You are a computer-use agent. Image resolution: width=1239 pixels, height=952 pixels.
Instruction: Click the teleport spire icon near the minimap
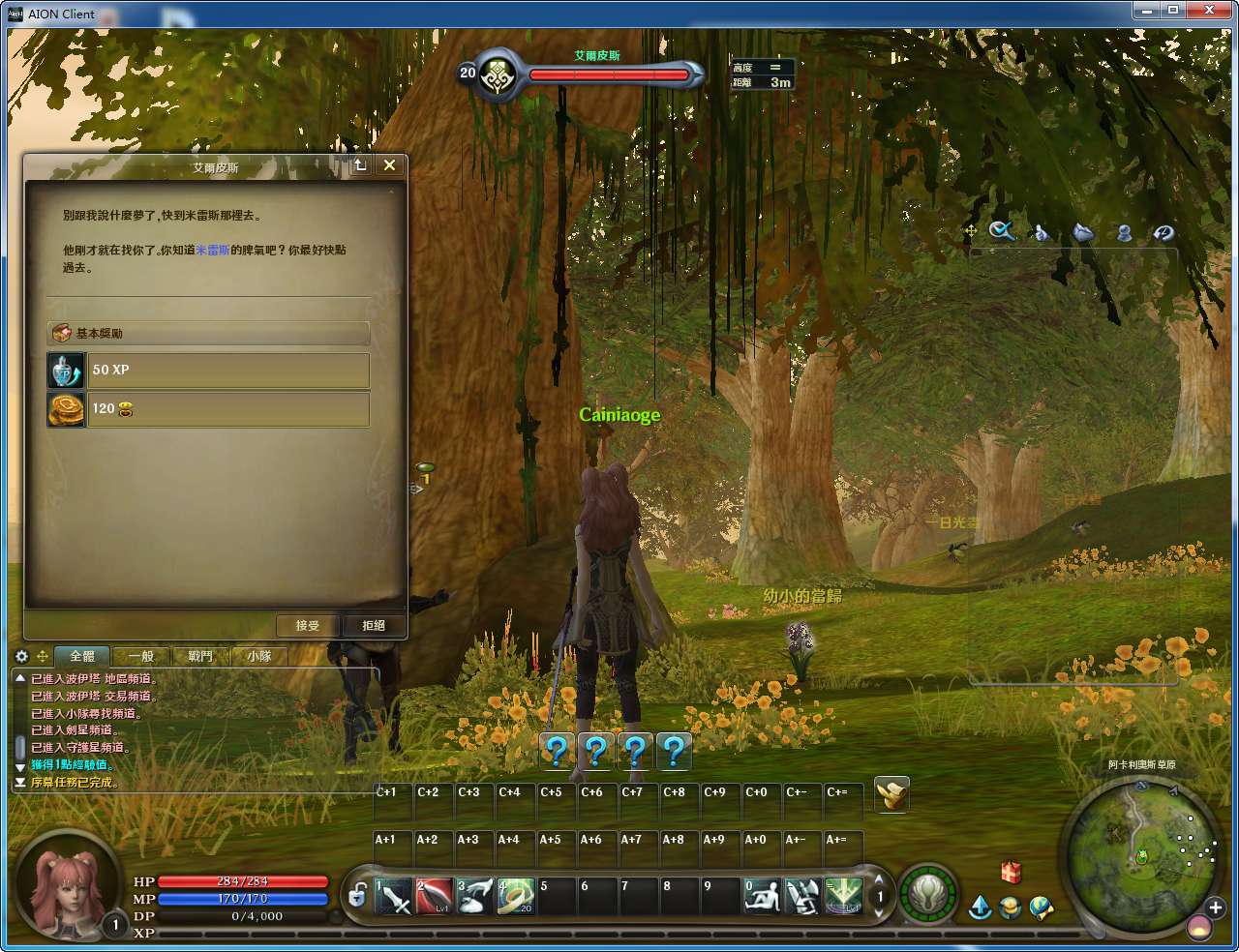click(x=981, y=908)
